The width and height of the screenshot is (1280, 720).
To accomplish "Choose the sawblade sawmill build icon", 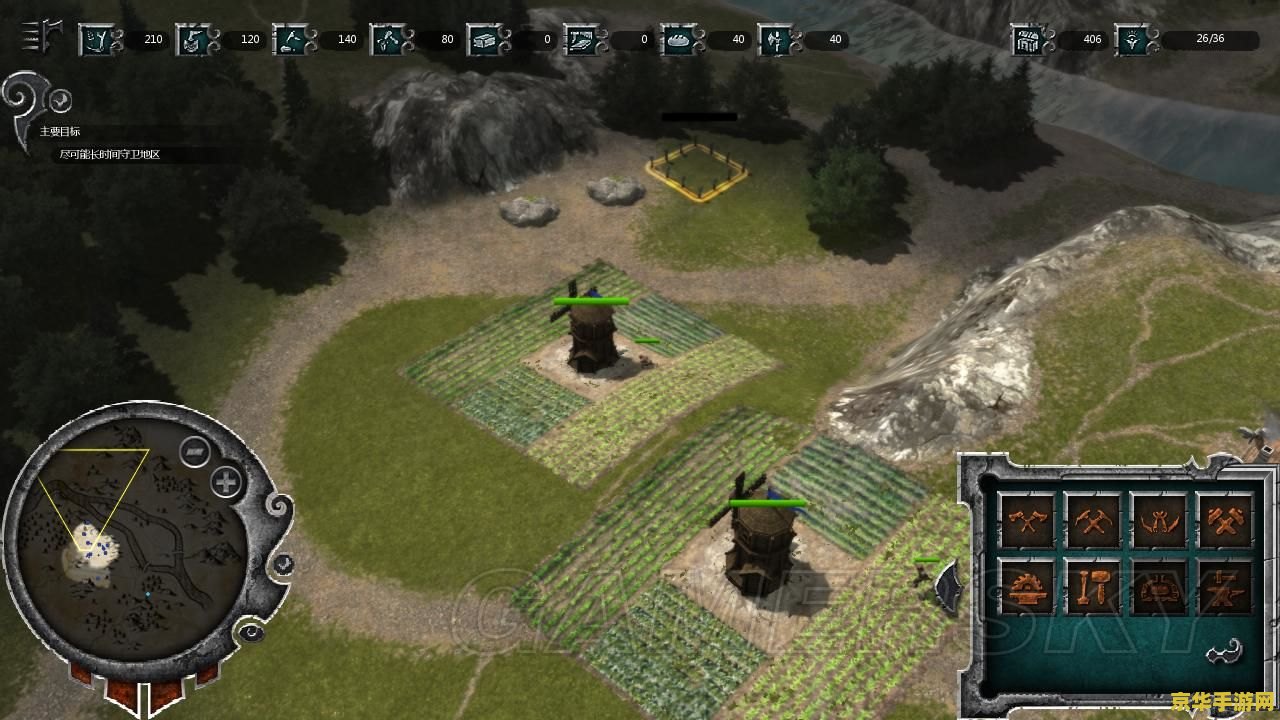I will point(1027,587).
